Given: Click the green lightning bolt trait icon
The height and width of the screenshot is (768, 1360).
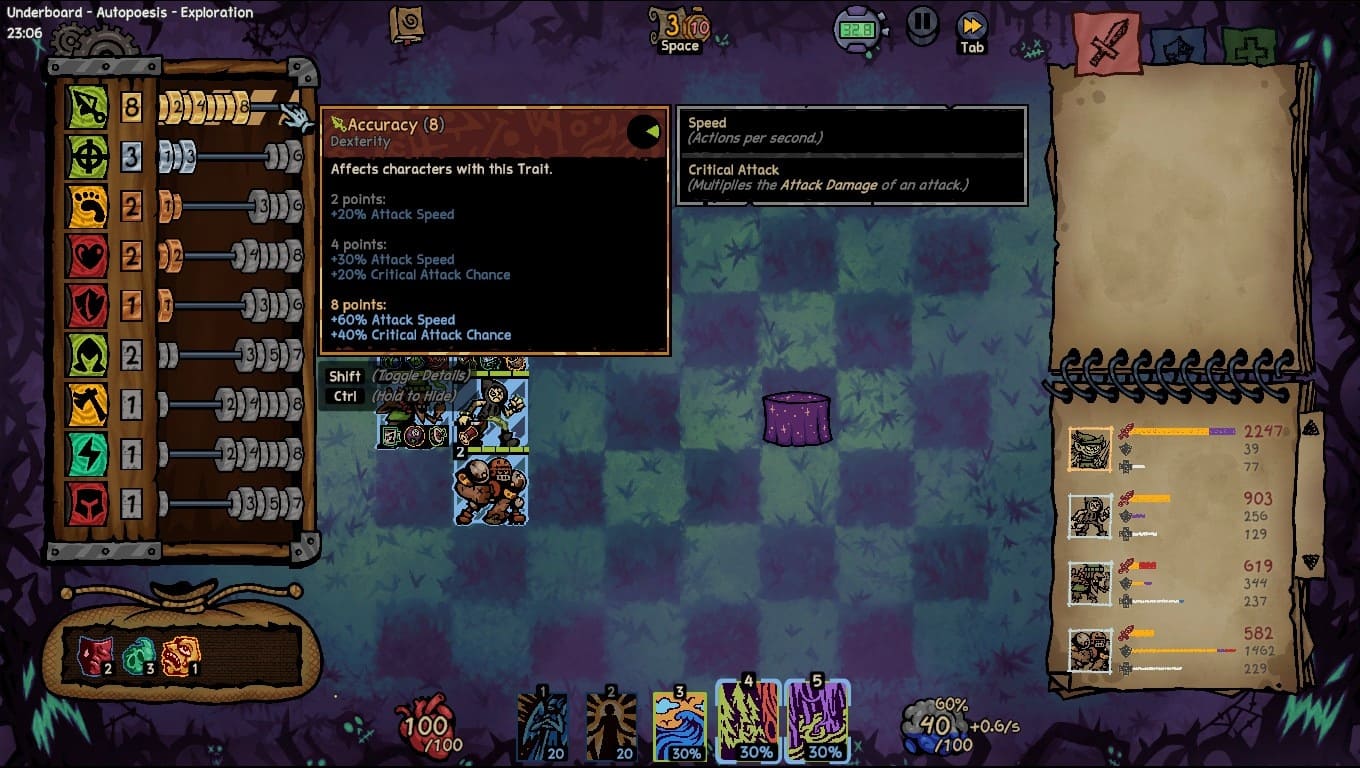Looking at the screenshot, I should (87, 455).
